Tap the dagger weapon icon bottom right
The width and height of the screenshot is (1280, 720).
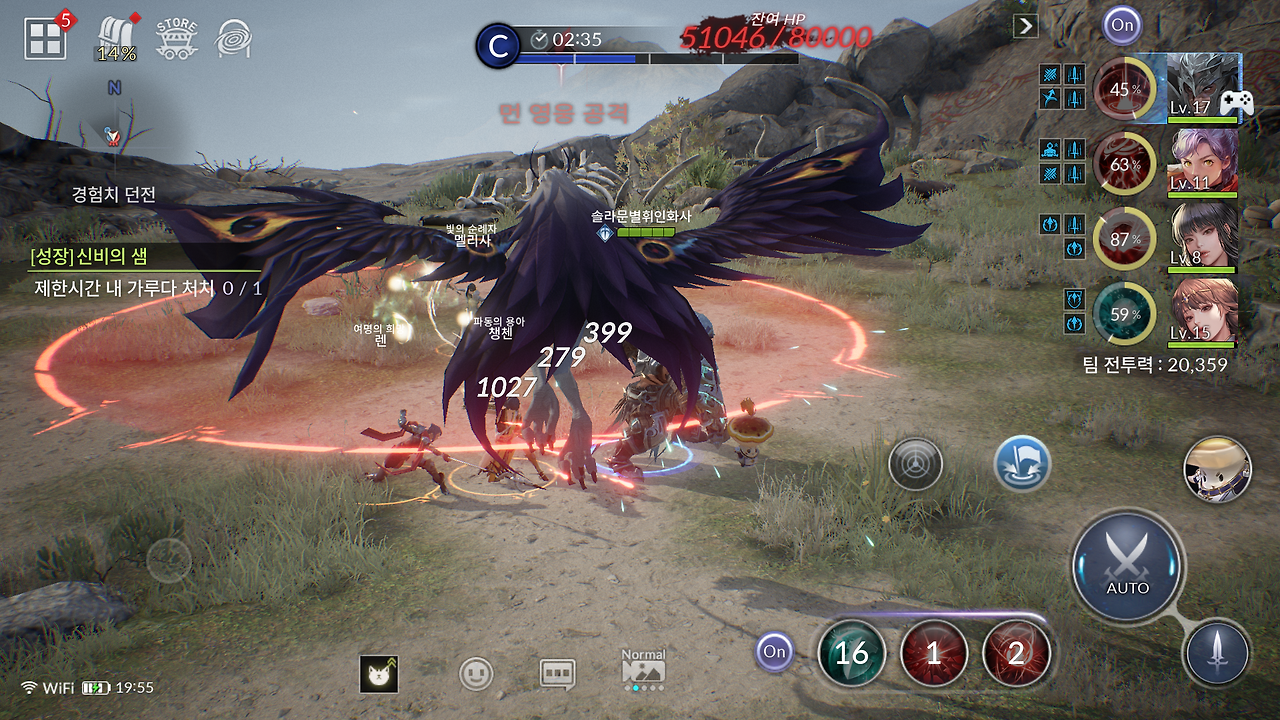[1218, 650]
